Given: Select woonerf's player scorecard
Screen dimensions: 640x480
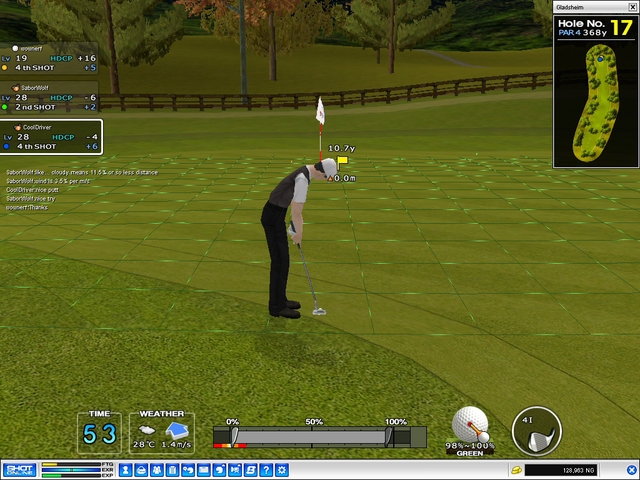Looking at the screenshot, I should pyautogui.click(x=49, y=60).
